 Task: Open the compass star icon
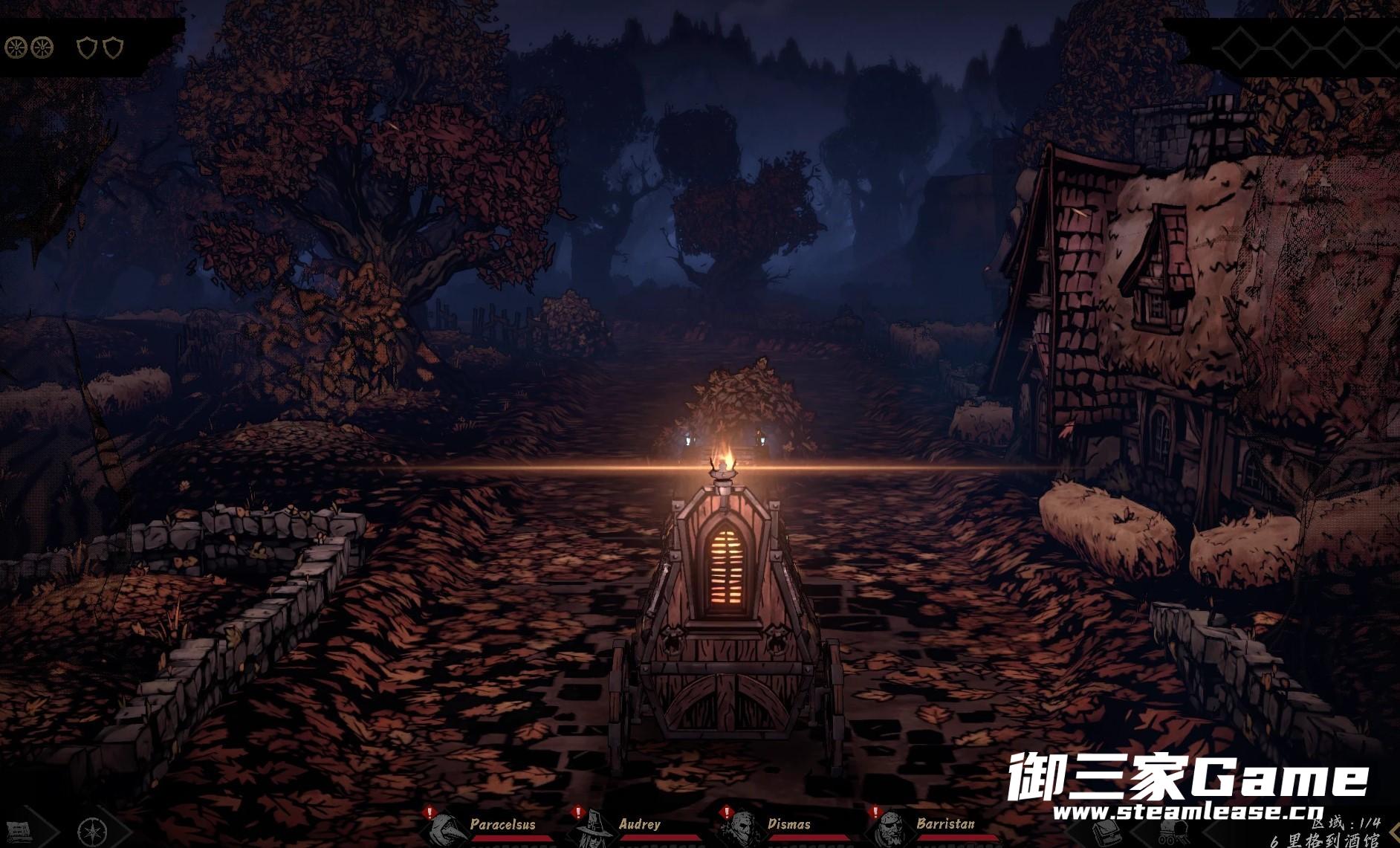pos(92,832)
